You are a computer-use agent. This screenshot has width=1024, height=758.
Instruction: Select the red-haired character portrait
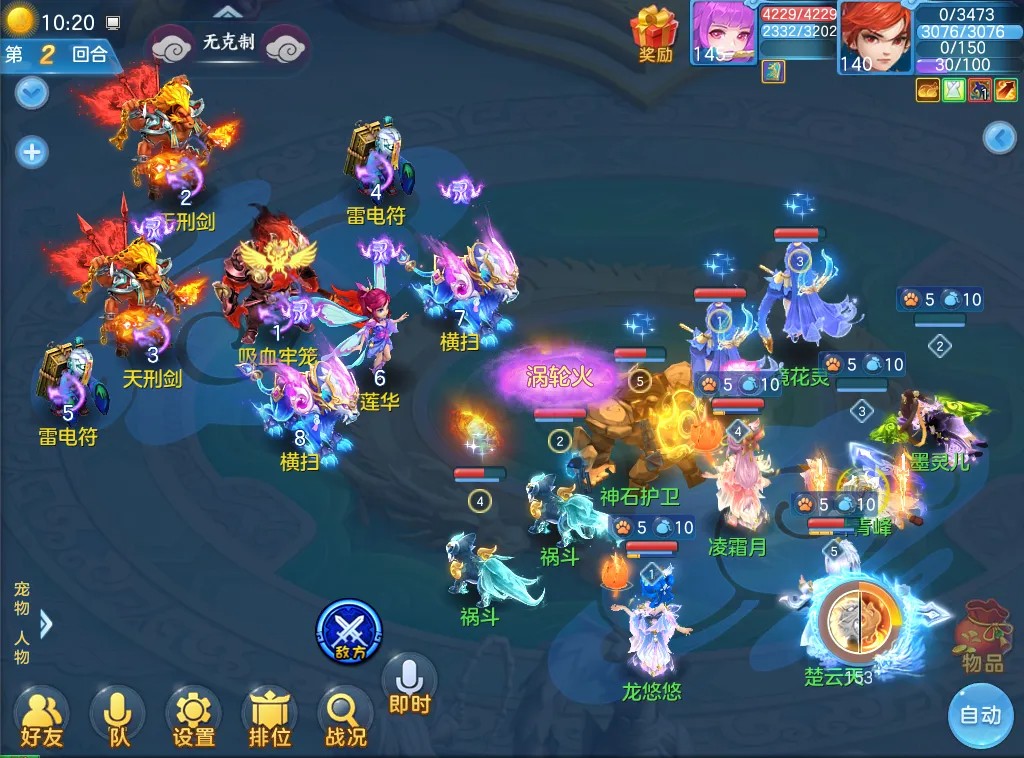(x=875, y=36)
